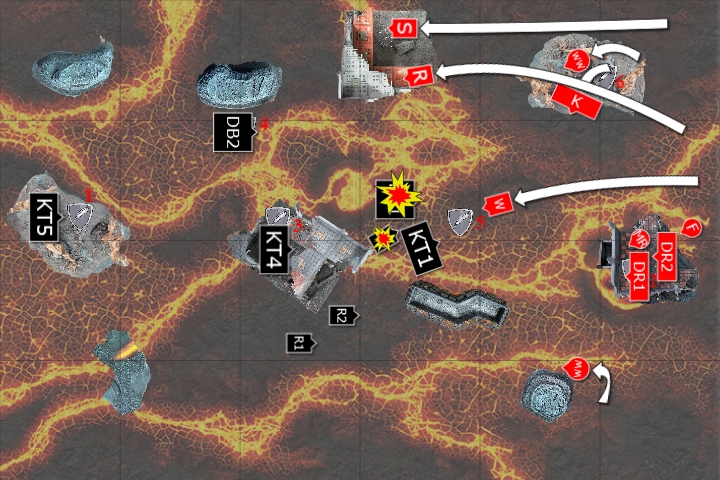Select the black R1 unit token
The width and height of the screenshot is (720, 480).
click(299, 343)
